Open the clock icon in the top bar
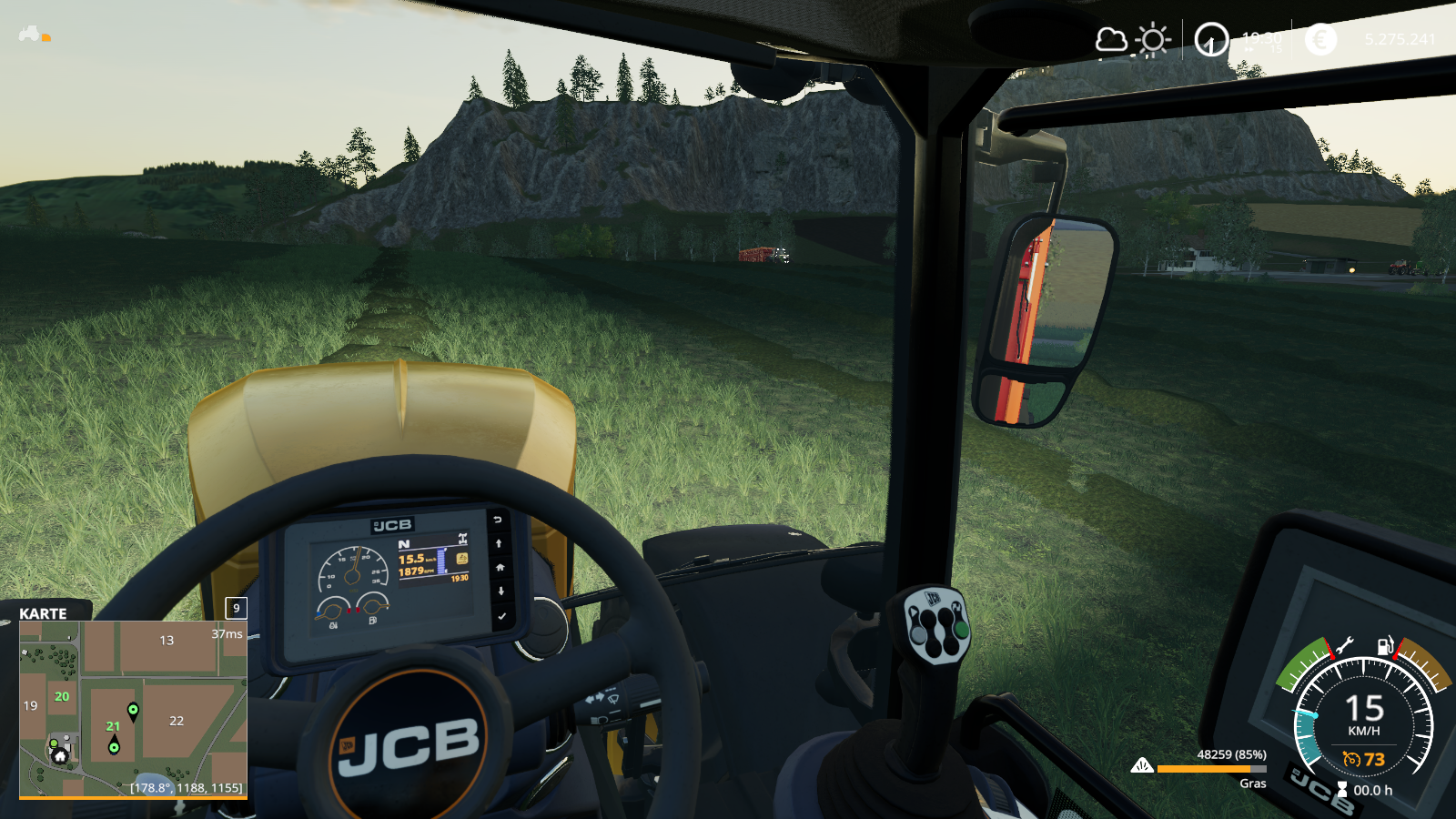 click(1211, 40)
